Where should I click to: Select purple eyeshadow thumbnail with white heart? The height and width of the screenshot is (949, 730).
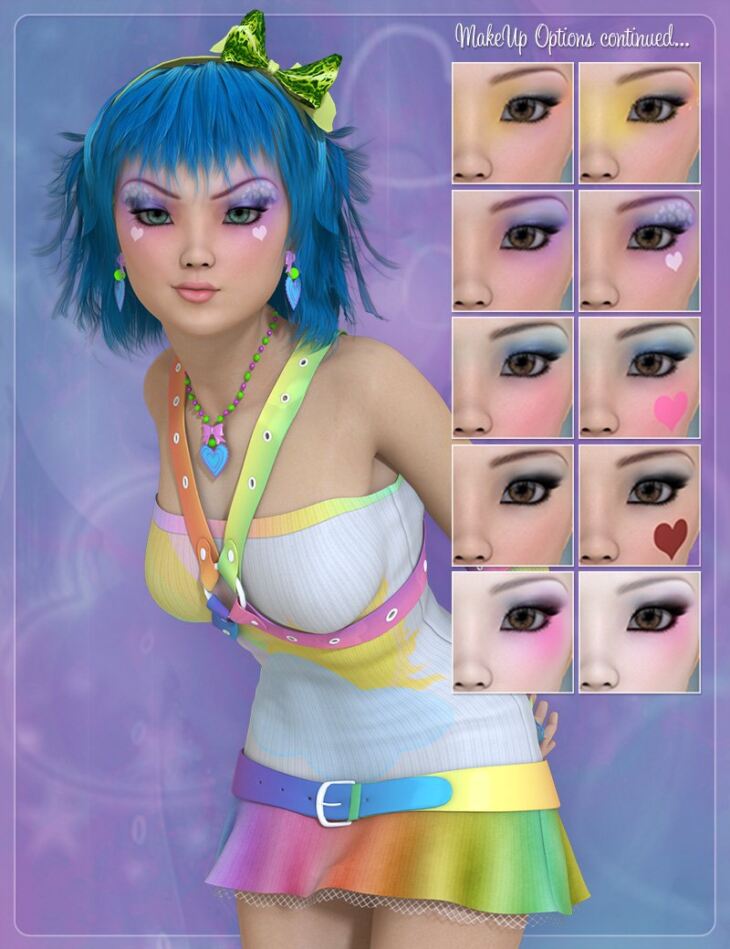tap(639, 250)
